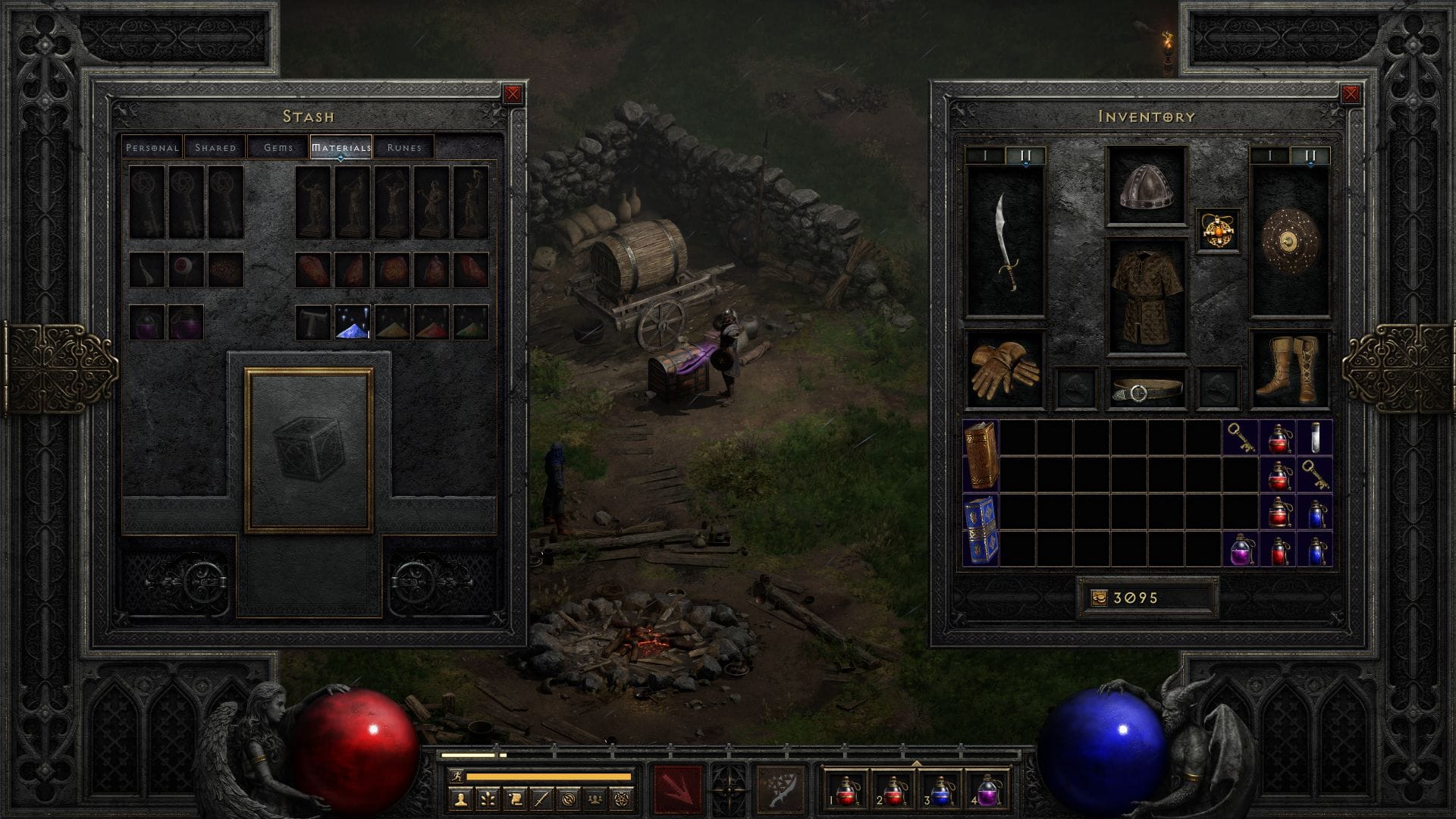Pick the equipped leather boots
The height and width of the screenshot is (819, 1456).
[x=1288, y=369]
